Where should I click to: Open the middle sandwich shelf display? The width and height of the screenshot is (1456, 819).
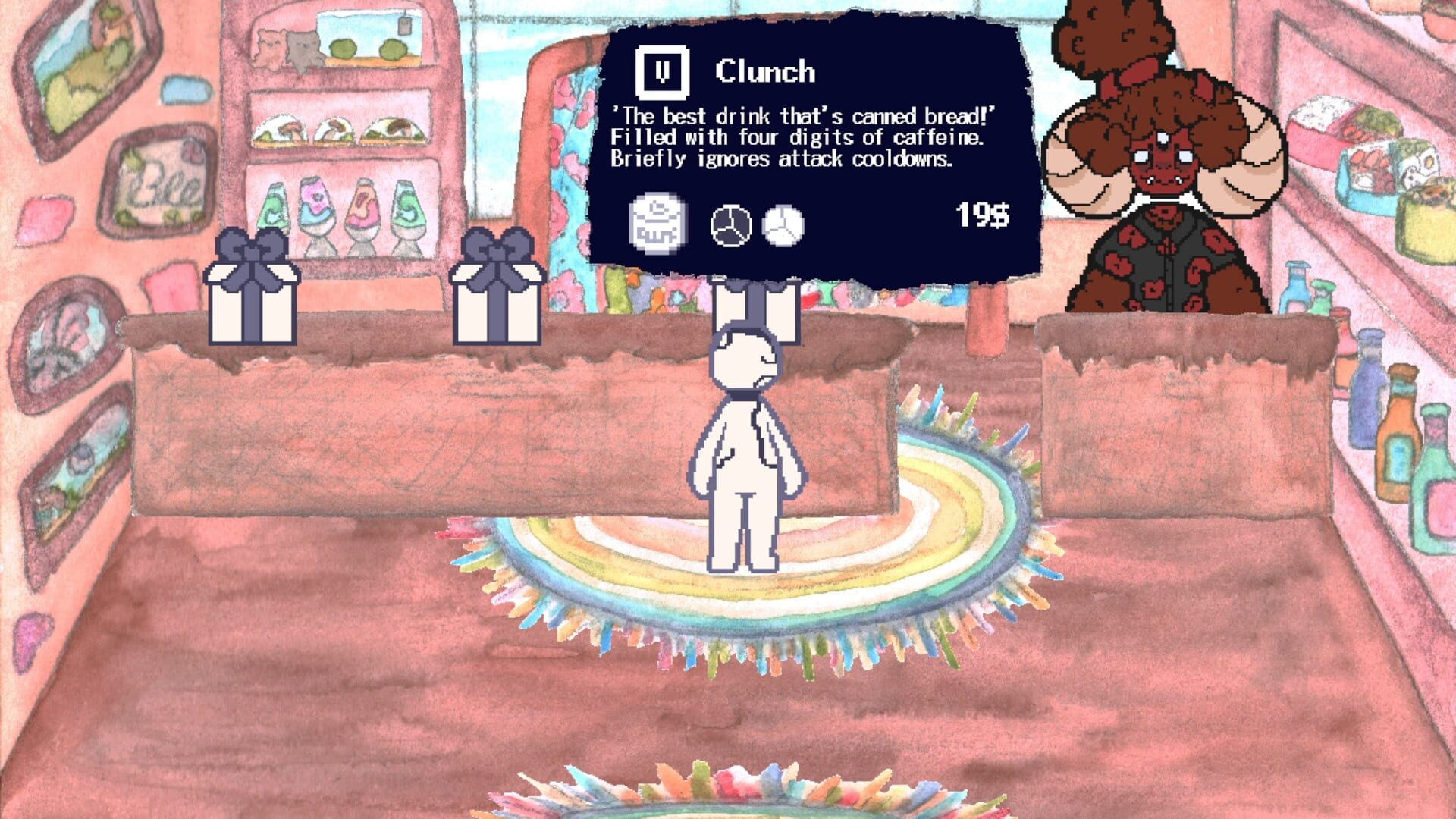pos(336,129)
